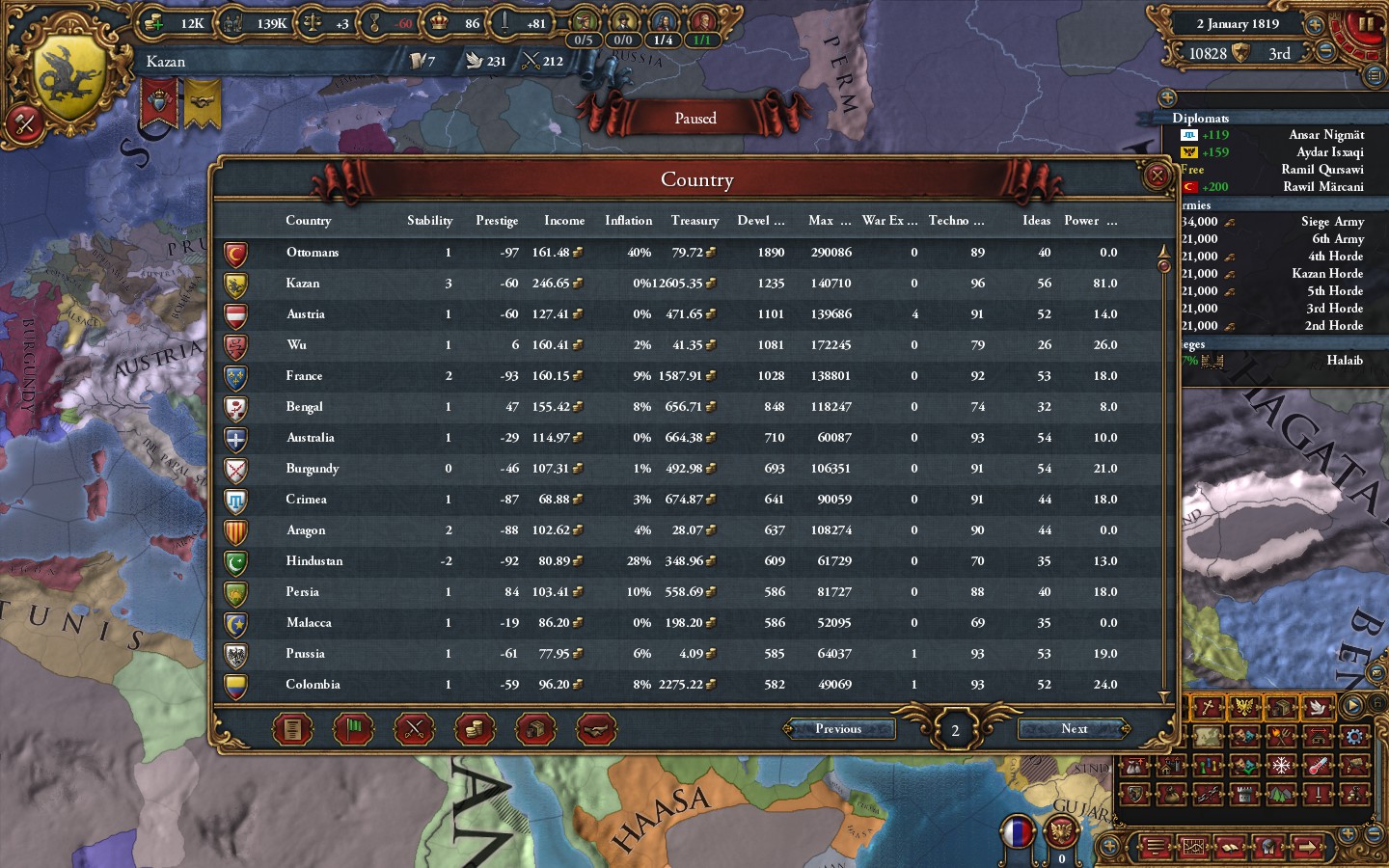Switch to the political ledger flag tab
This screenshot has height=868, width=1389.
point(353,729)
